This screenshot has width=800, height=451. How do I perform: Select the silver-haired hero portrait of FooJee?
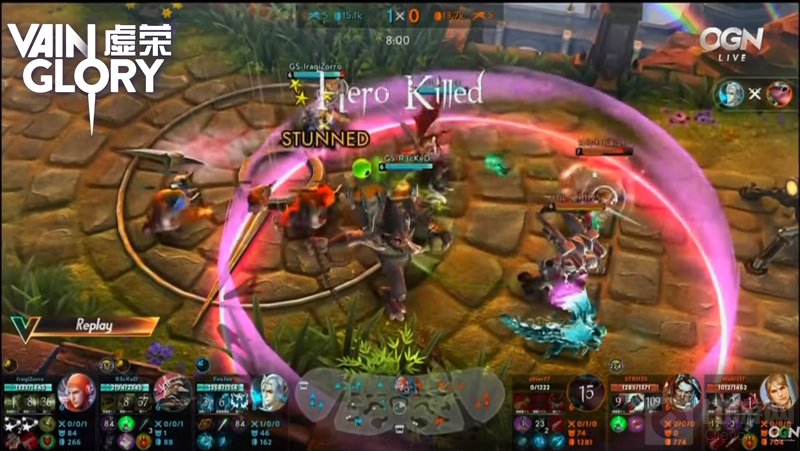click(268, 392)
